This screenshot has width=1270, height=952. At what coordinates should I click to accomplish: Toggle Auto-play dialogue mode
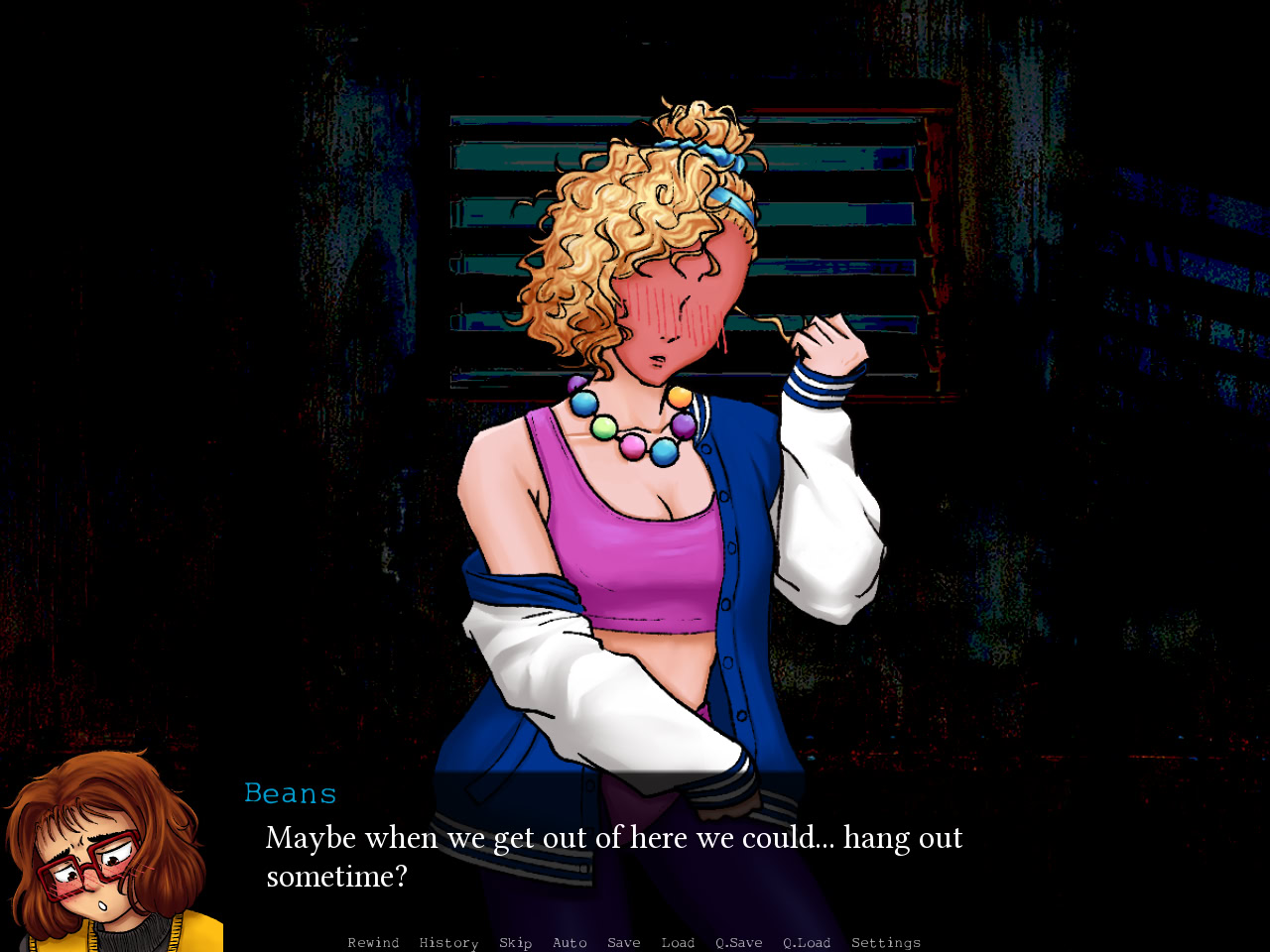click(571, 942)
